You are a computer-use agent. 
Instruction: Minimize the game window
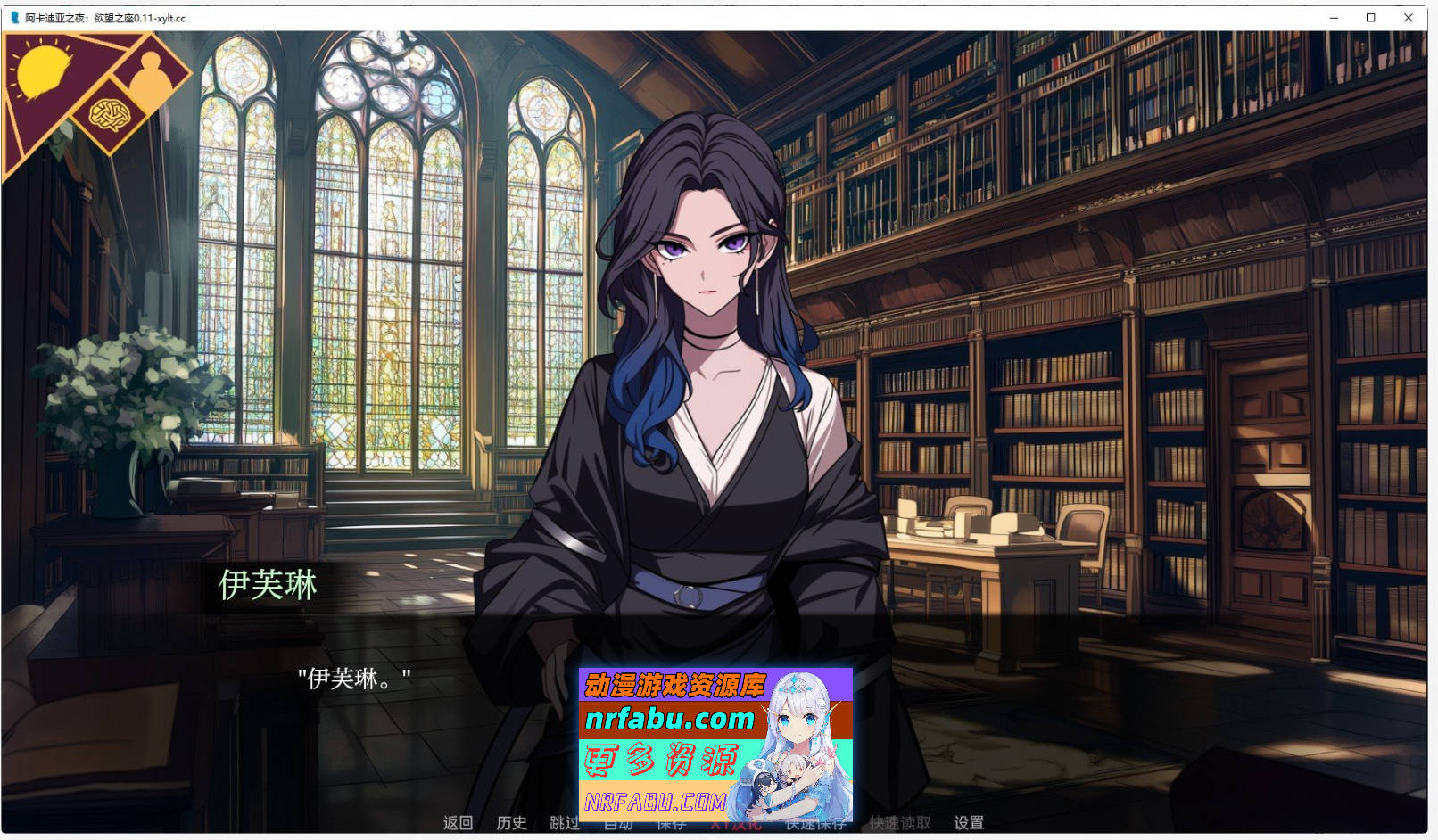[x=1333, y=17]
